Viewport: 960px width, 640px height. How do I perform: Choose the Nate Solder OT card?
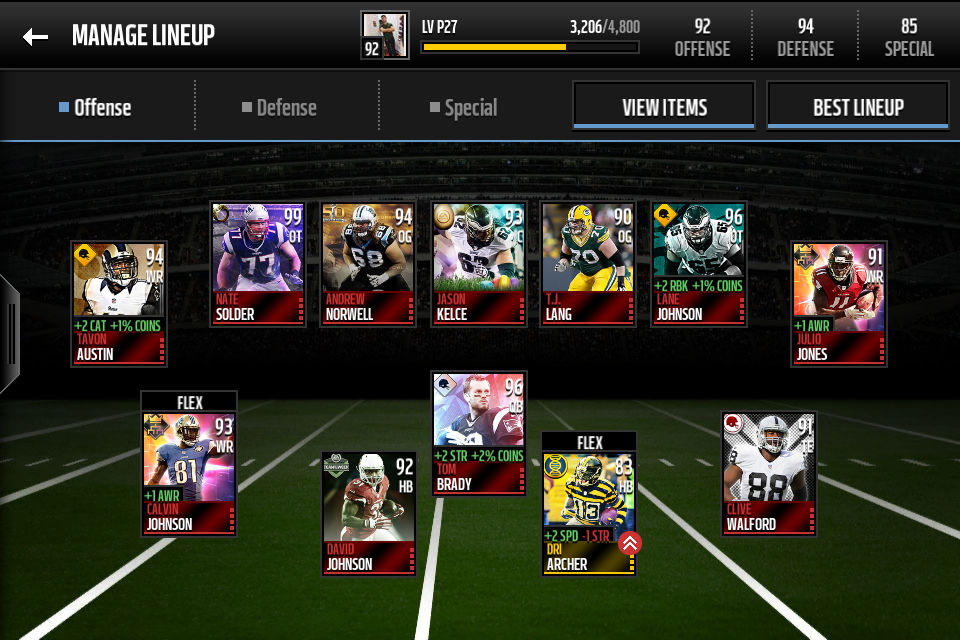[x=258, y=264]
